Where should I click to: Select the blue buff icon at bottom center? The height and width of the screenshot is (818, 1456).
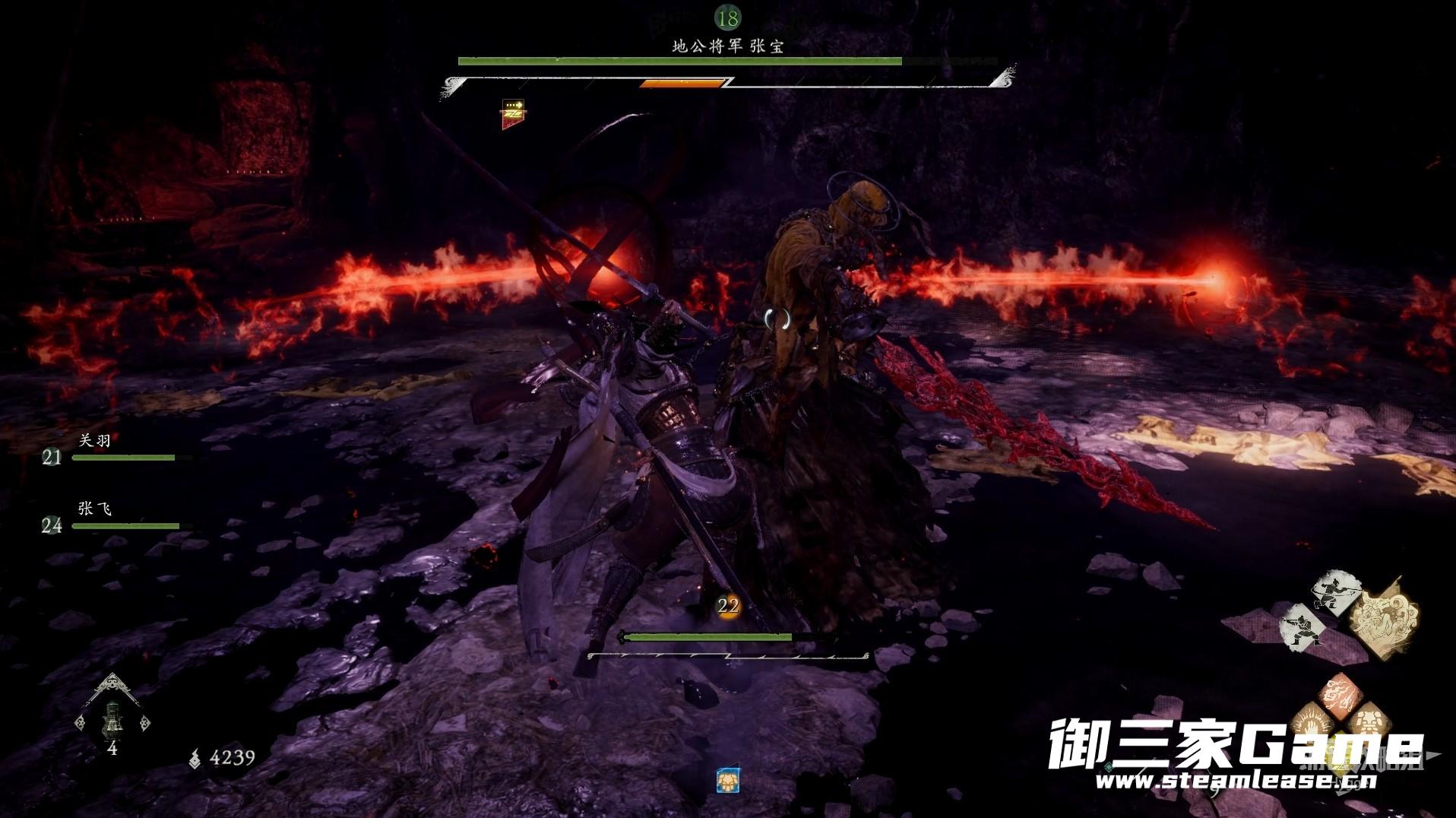(728, 780)
